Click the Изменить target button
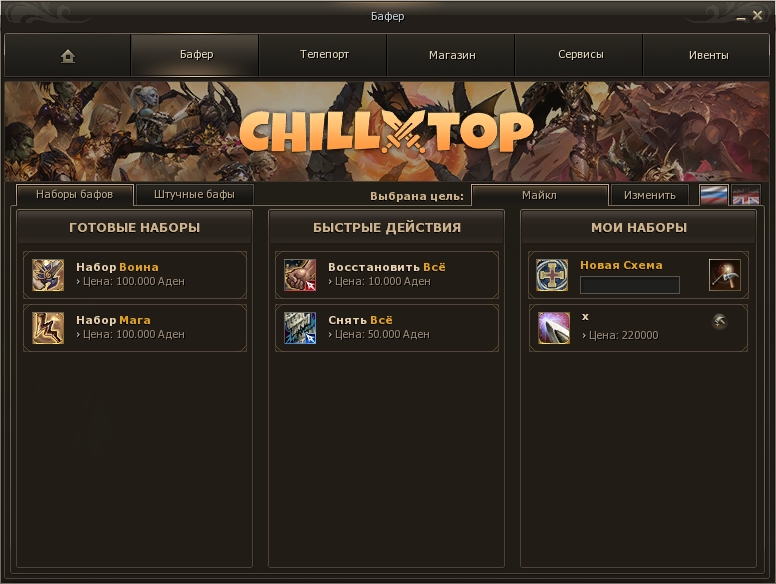776x584 pixels. click(650, 195)
